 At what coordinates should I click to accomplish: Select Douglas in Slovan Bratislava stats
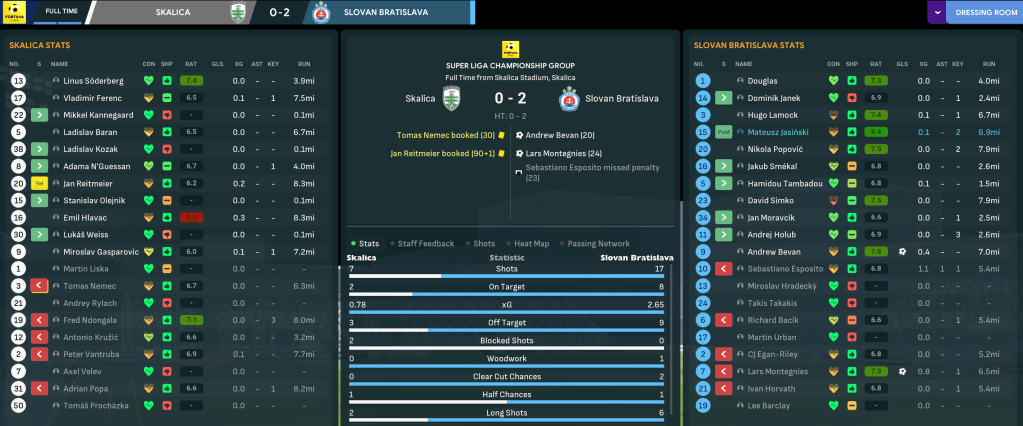coord(762,80)
